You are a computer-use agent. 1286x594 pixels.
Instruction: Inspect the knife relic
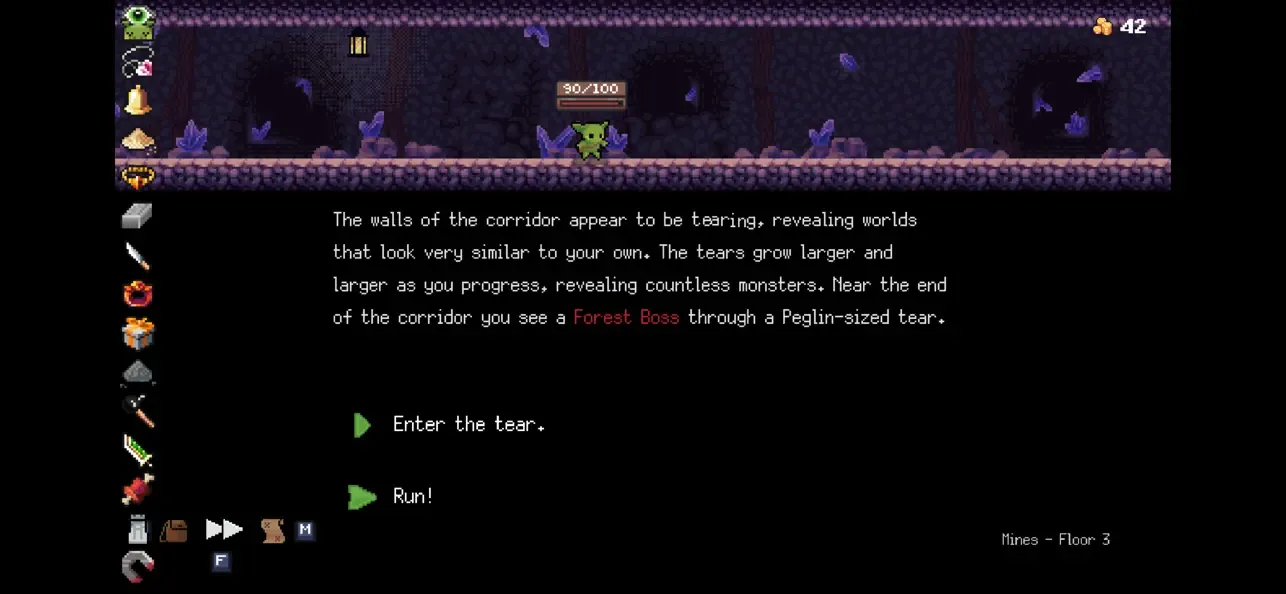138,256
